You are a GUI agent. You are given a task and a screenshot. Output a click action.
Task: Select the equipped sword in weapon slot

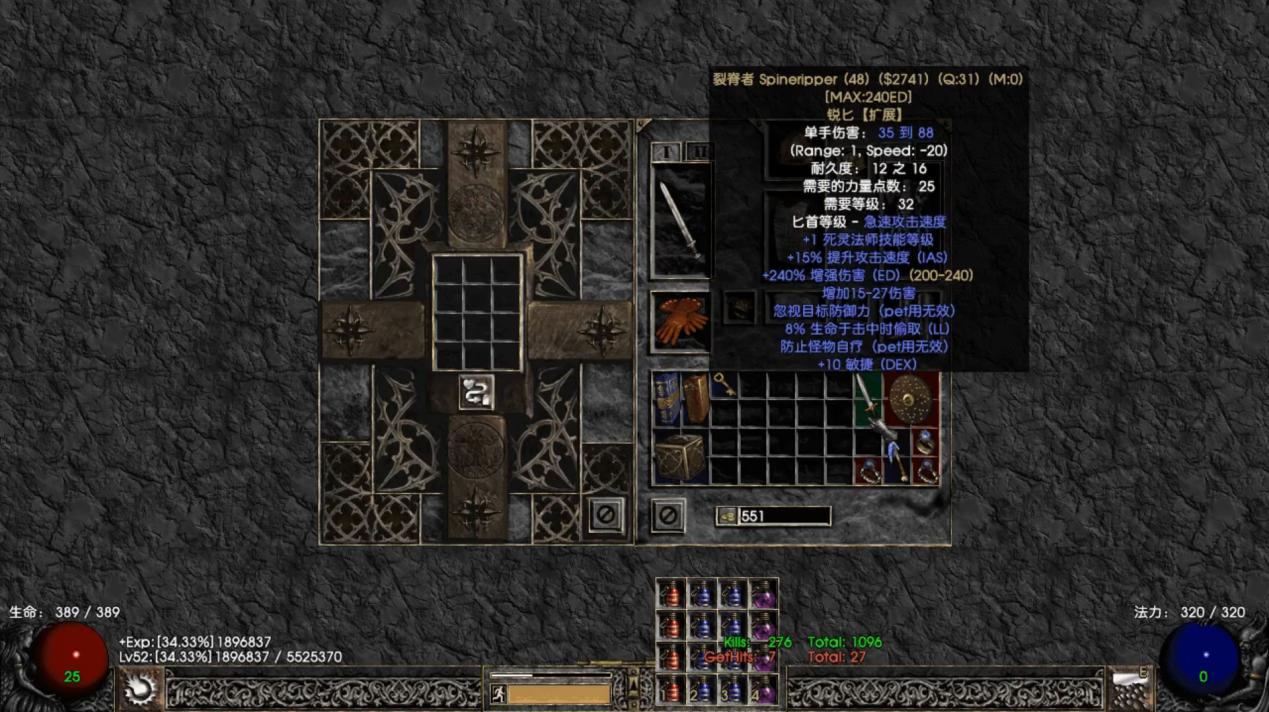point(680,220)
